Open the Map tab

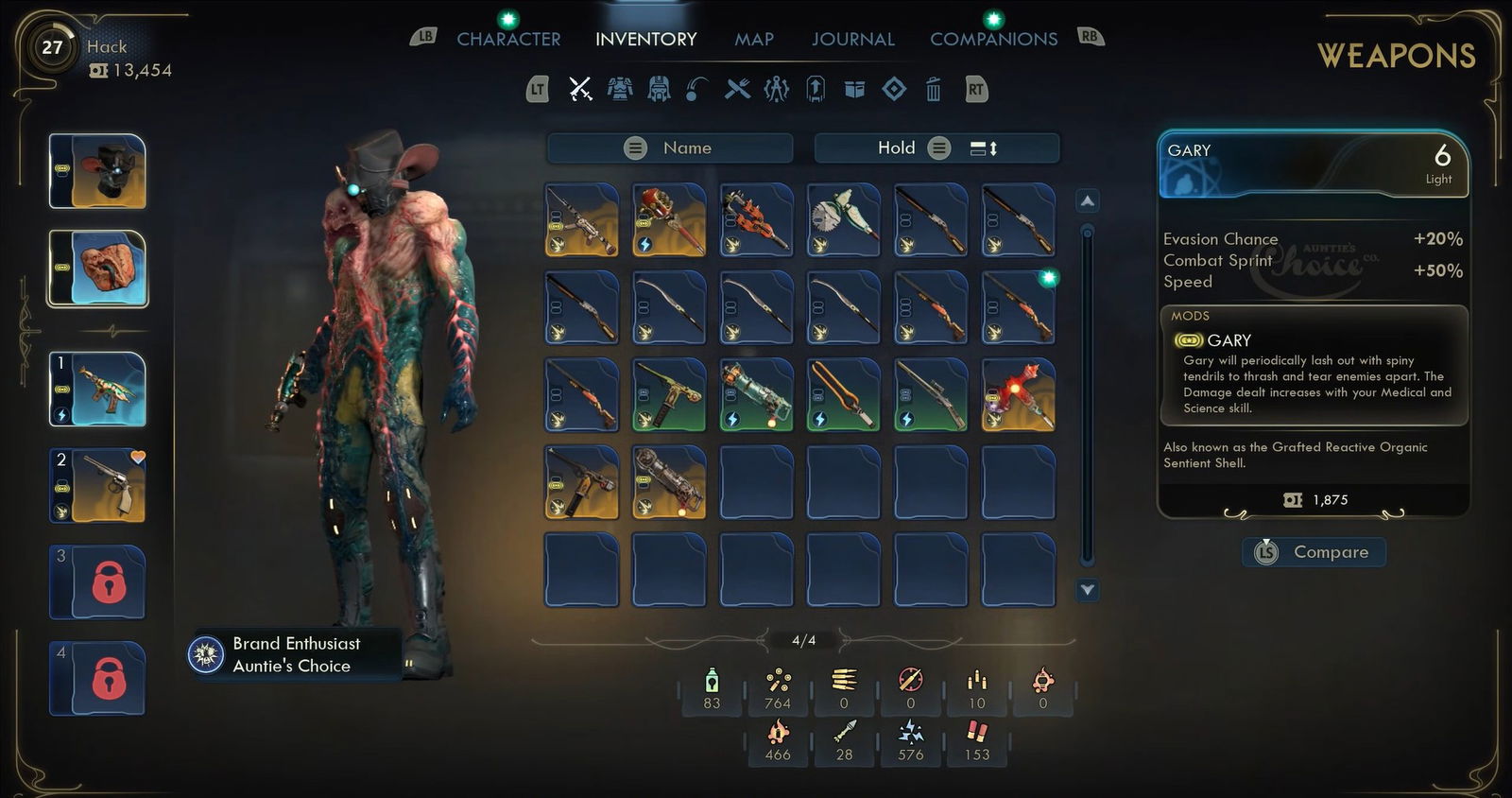754,39
